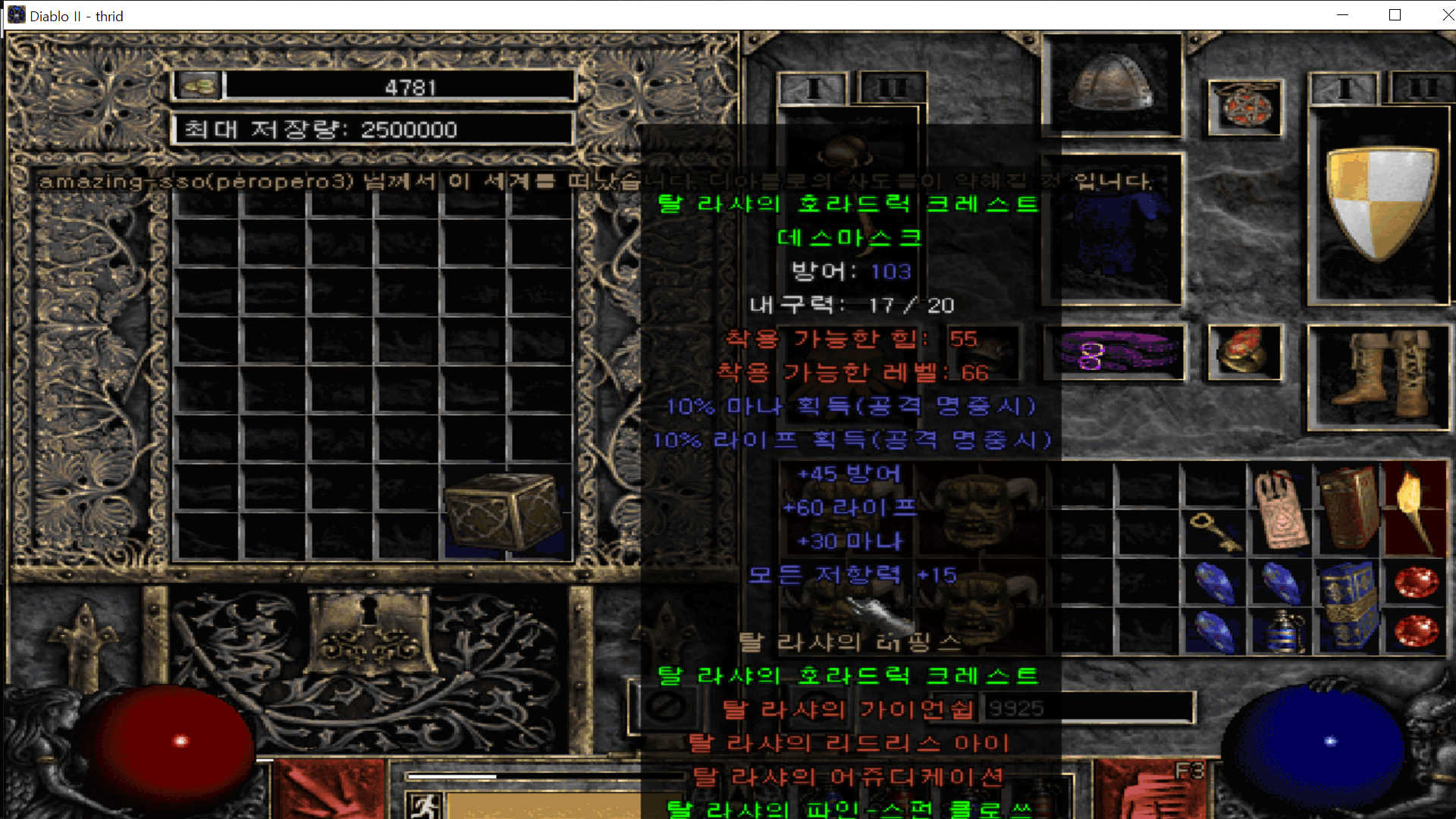Close the Diablo II window

[x=1447, y=15]
